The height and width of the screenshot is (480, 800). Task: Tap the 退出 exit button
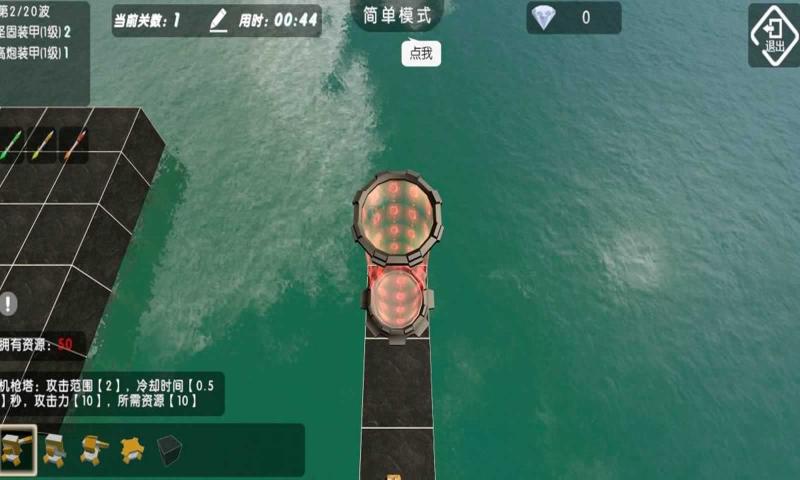tap(773, 35)
